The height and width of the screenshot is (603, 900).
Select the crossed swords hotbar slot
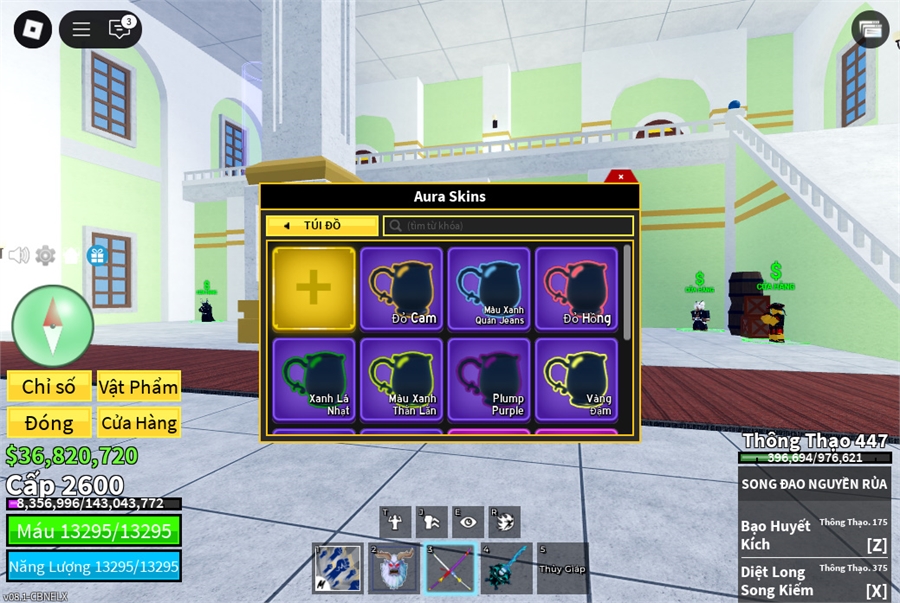[448, 569]
